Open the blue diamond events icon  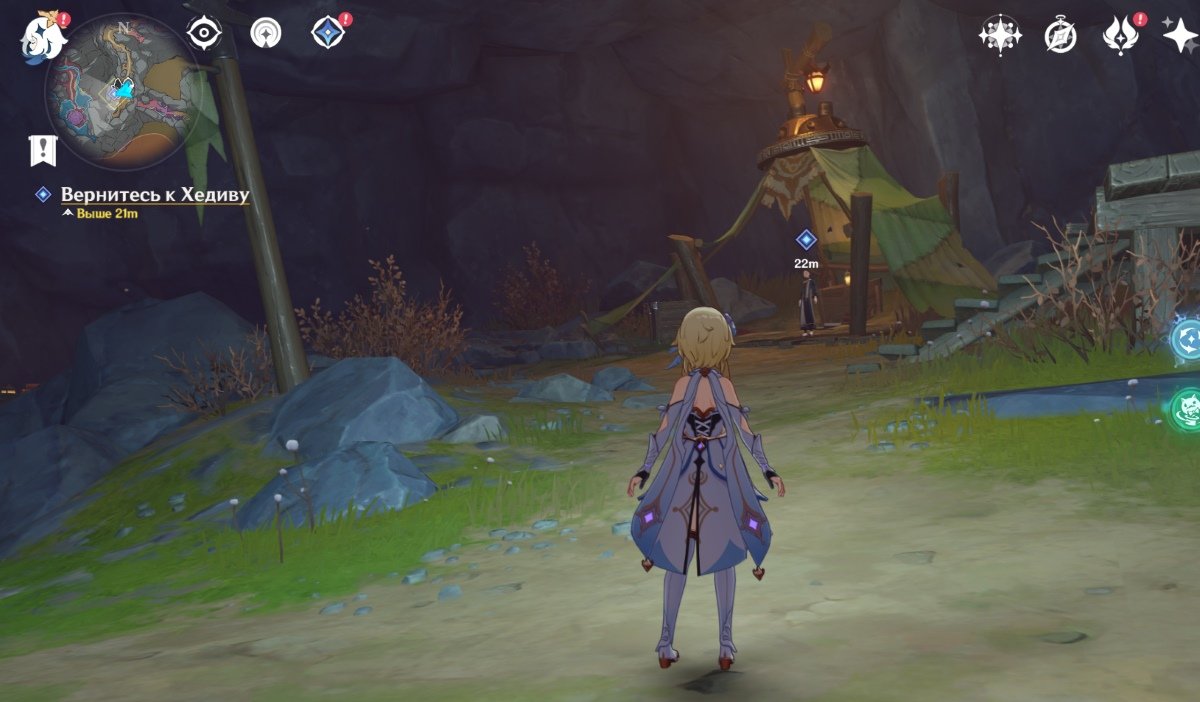[x=327, y=33]
